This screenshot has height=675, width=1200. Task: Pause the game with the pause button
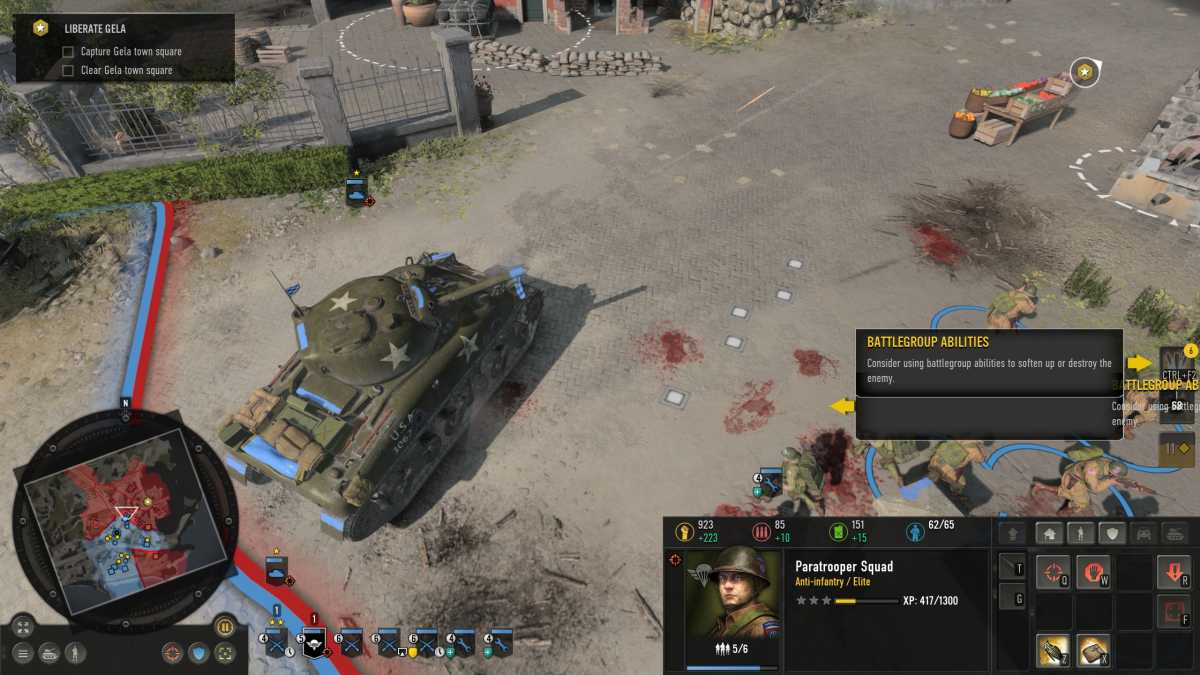pyautogui.click(x=225, y=627)
